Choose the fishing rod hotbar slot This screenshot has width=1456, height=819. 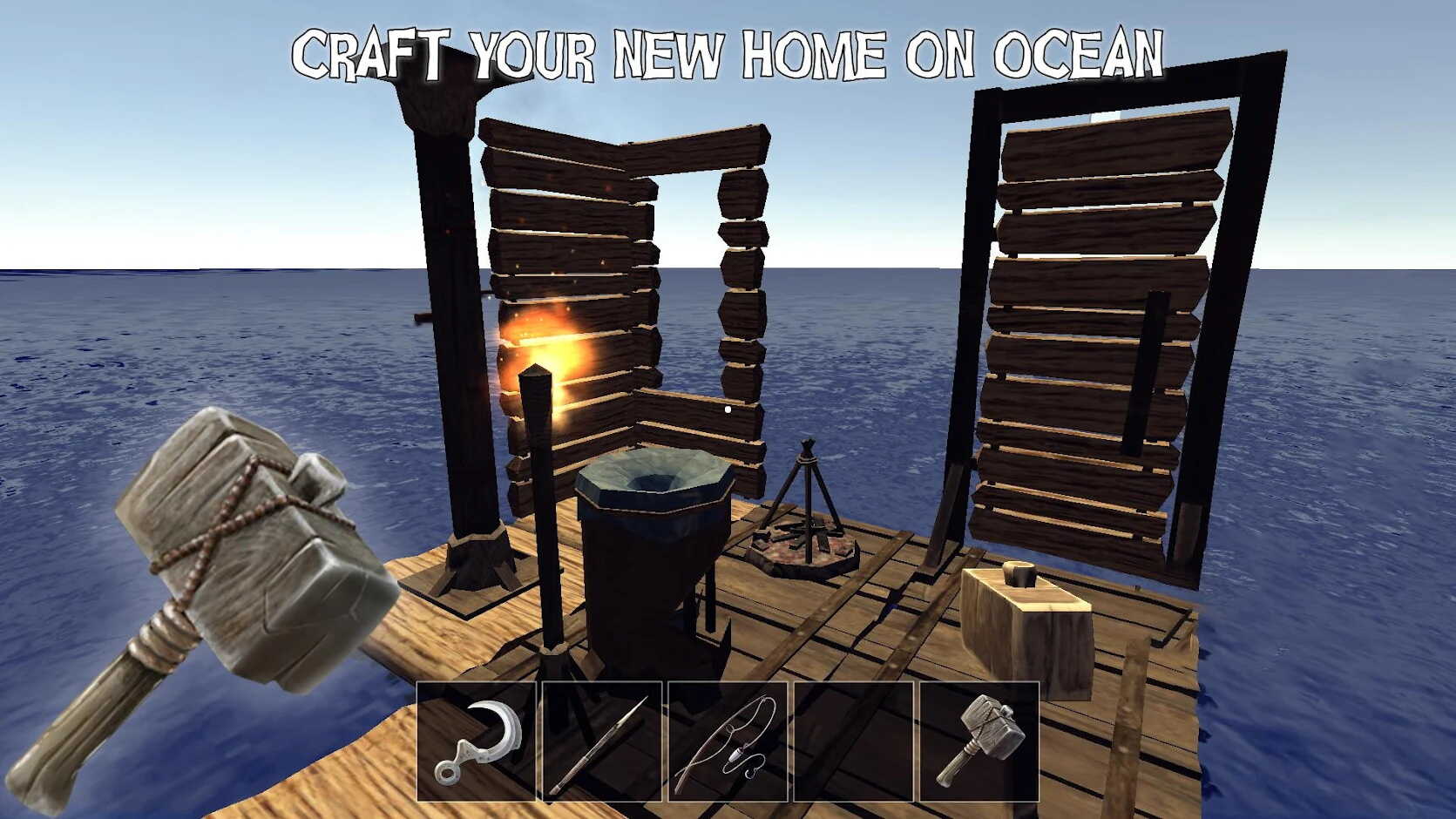click(x=728, y=741)
